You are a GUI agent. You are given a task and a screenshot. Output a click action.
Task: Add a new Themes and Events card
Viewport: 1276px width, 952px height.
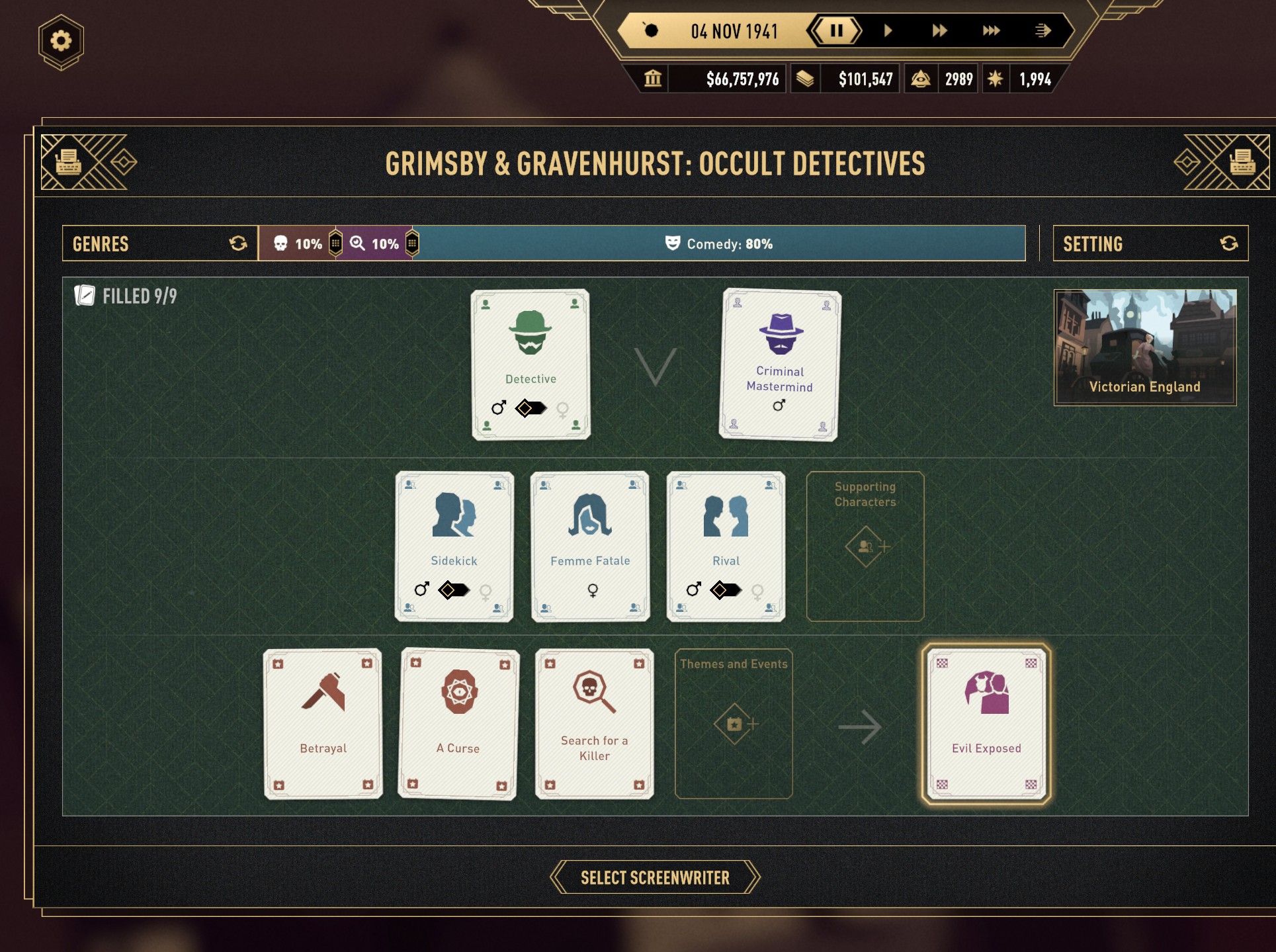[x=734, y=724]
